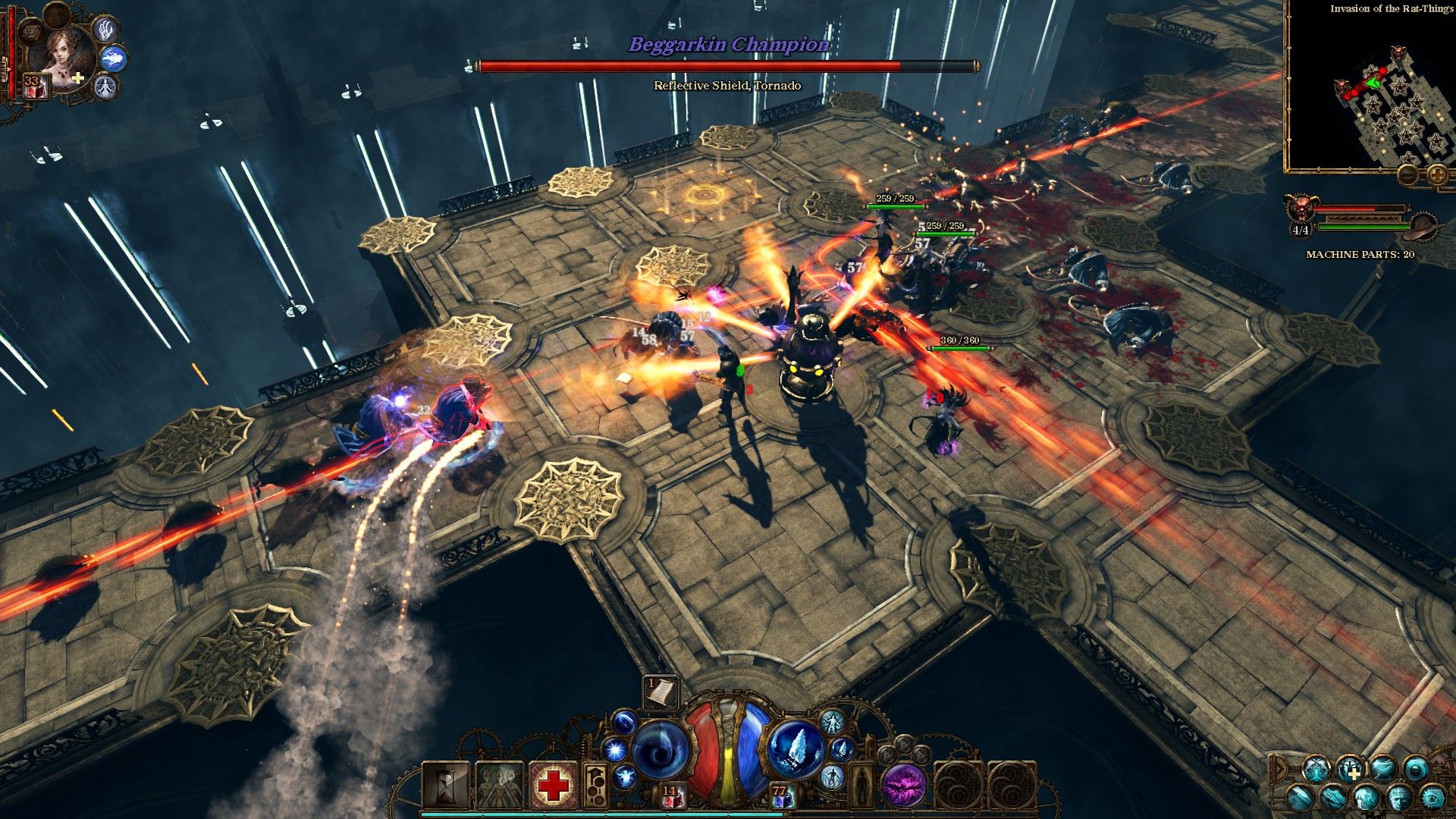This screenshot has height=819, width=1456.
Task: Use the scroll item above the hotbar
Action: (x=660, y=692)
